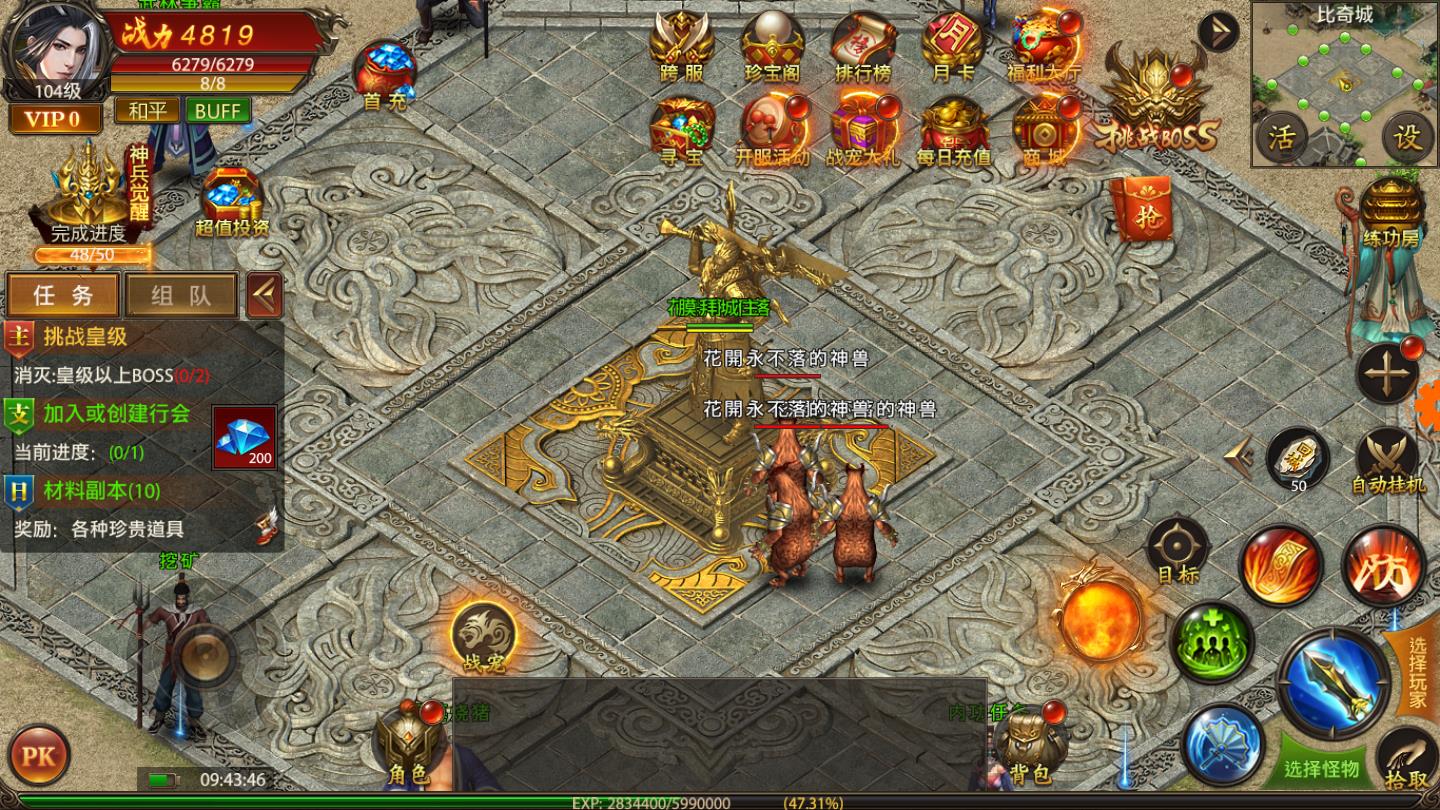
Task: Tap 选择怪物 to target a monster
Action: [x=1322, y=768]
